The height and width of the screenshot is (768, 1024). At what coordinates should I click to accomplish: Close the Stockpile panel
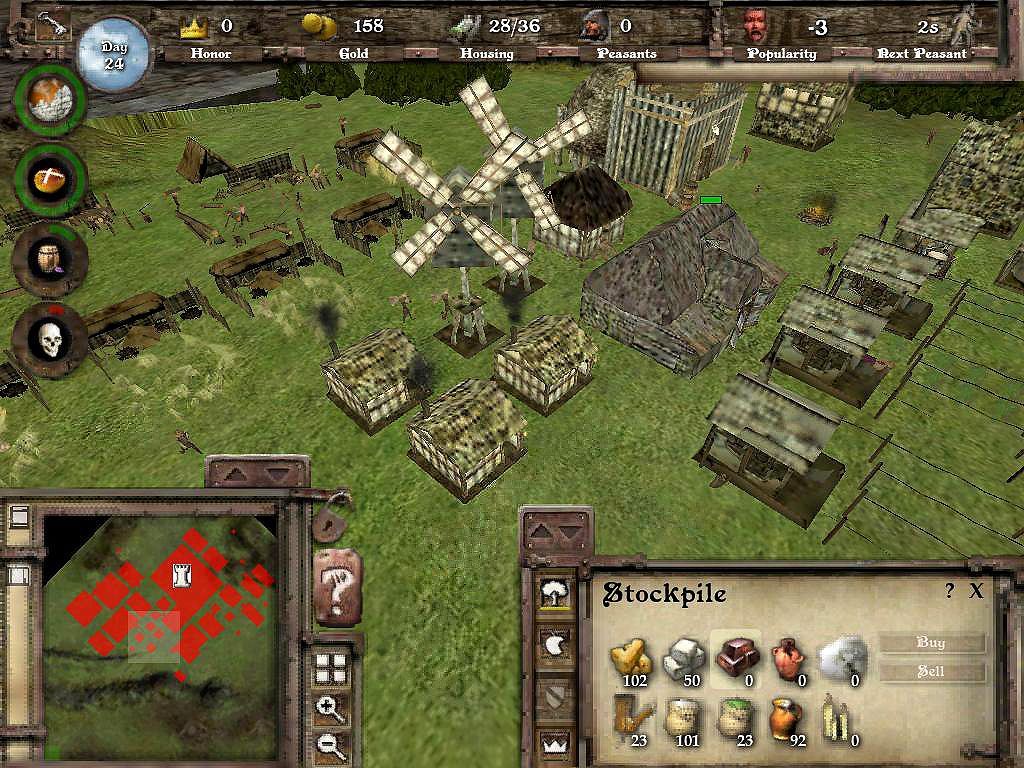pyautogui.click(x=977, y=591)
